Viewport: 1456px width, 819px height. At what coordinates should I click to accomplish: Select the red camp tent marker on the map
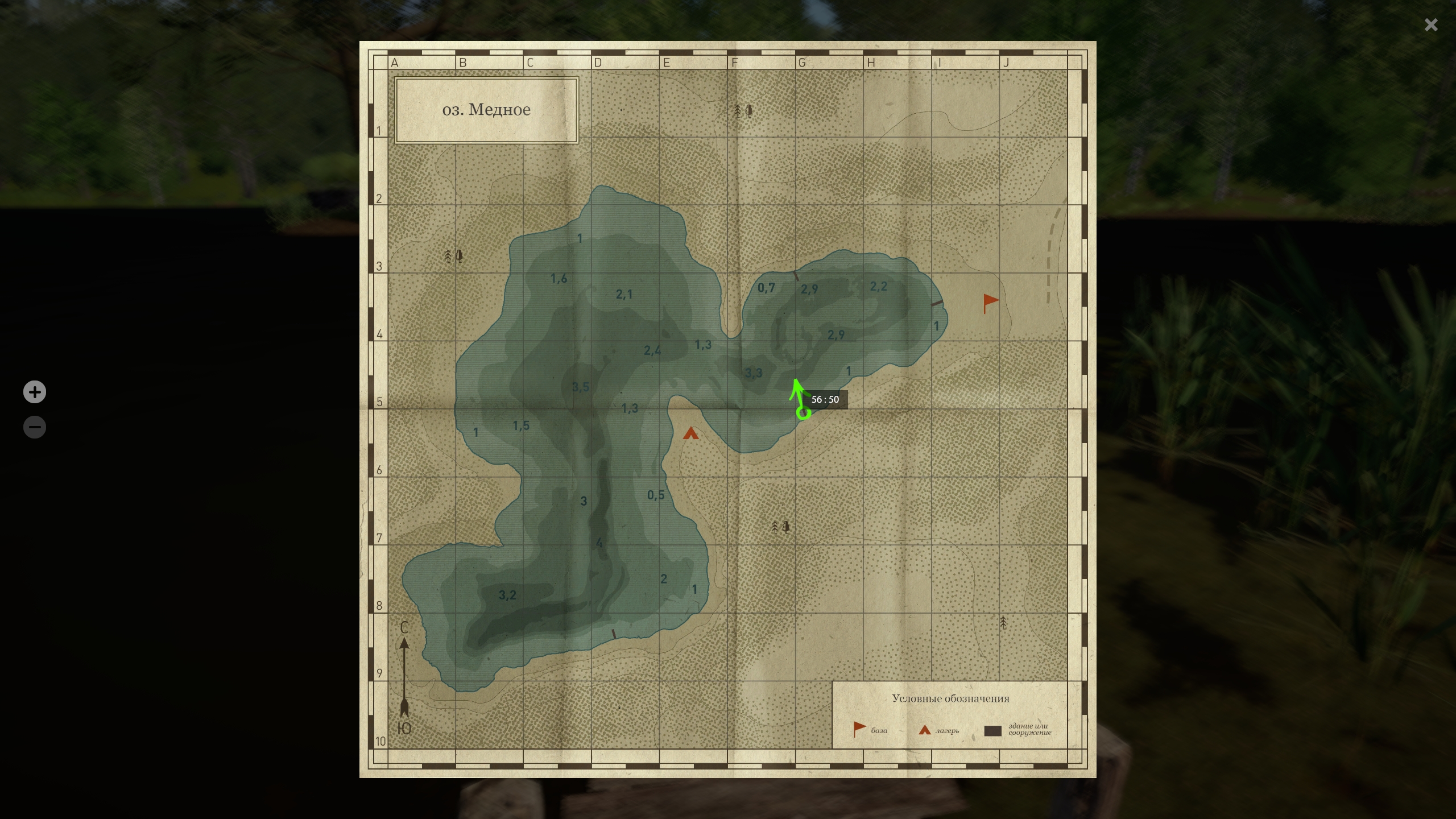(x=690, y=434)
